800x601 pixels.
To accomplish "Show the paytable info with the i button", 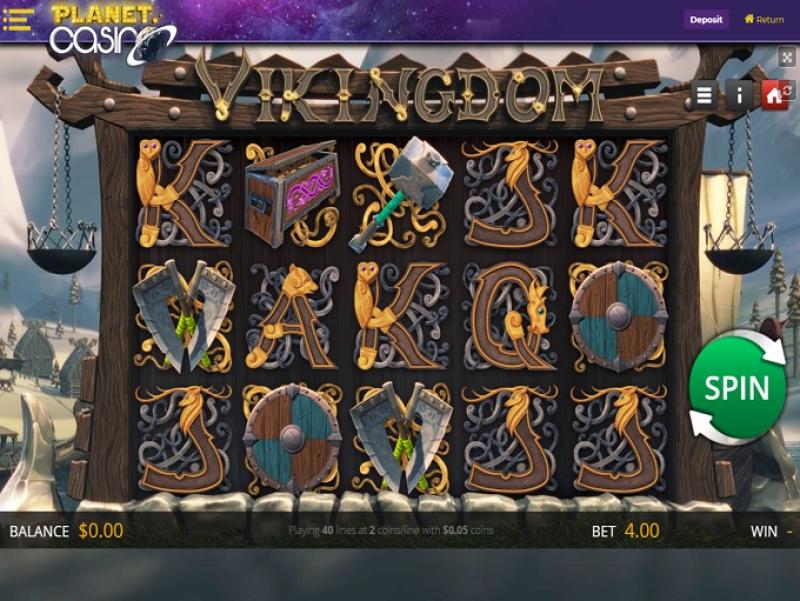I will point(739,95).
